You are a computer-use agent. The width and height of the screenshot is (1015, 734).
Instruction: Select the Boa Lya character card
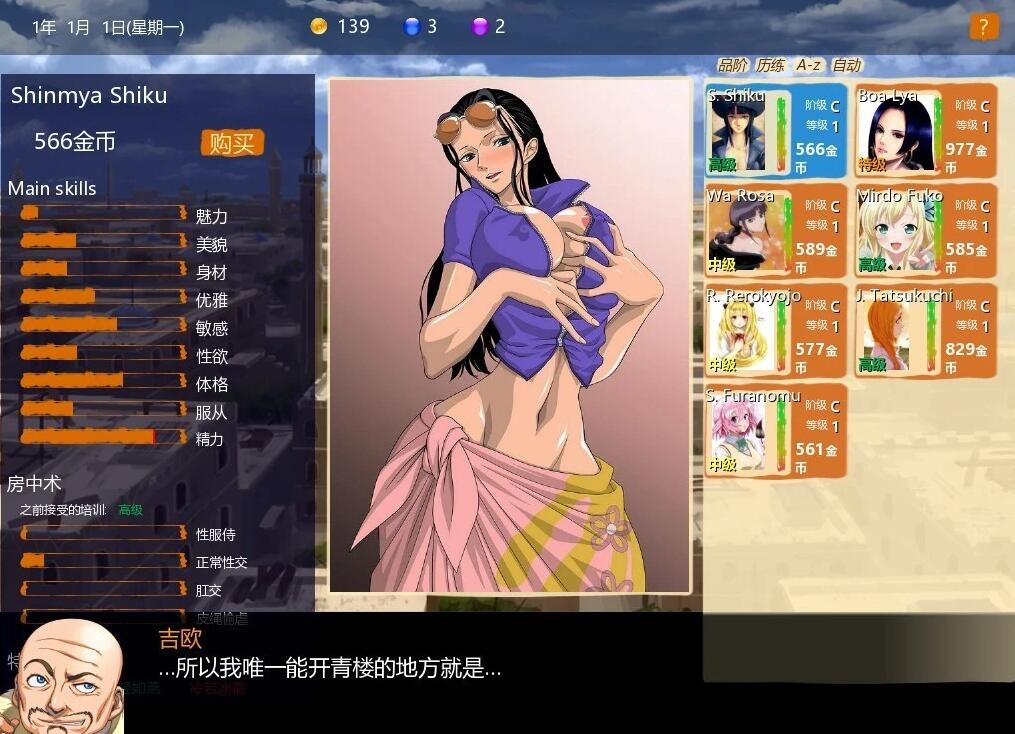point(925,133)
